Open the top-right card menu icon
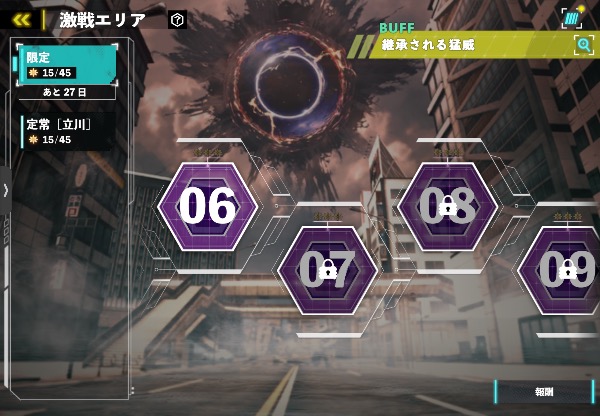 click(x=571, y=17)
